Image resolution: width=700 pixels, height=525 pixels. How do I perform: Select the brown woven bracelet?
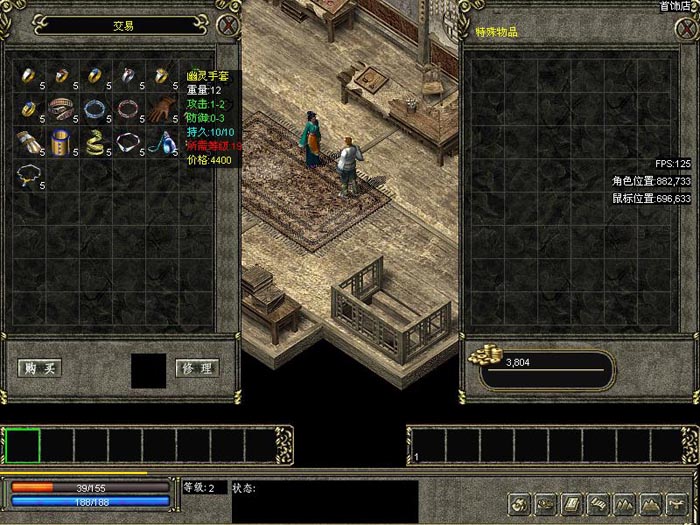click(62, 108)
